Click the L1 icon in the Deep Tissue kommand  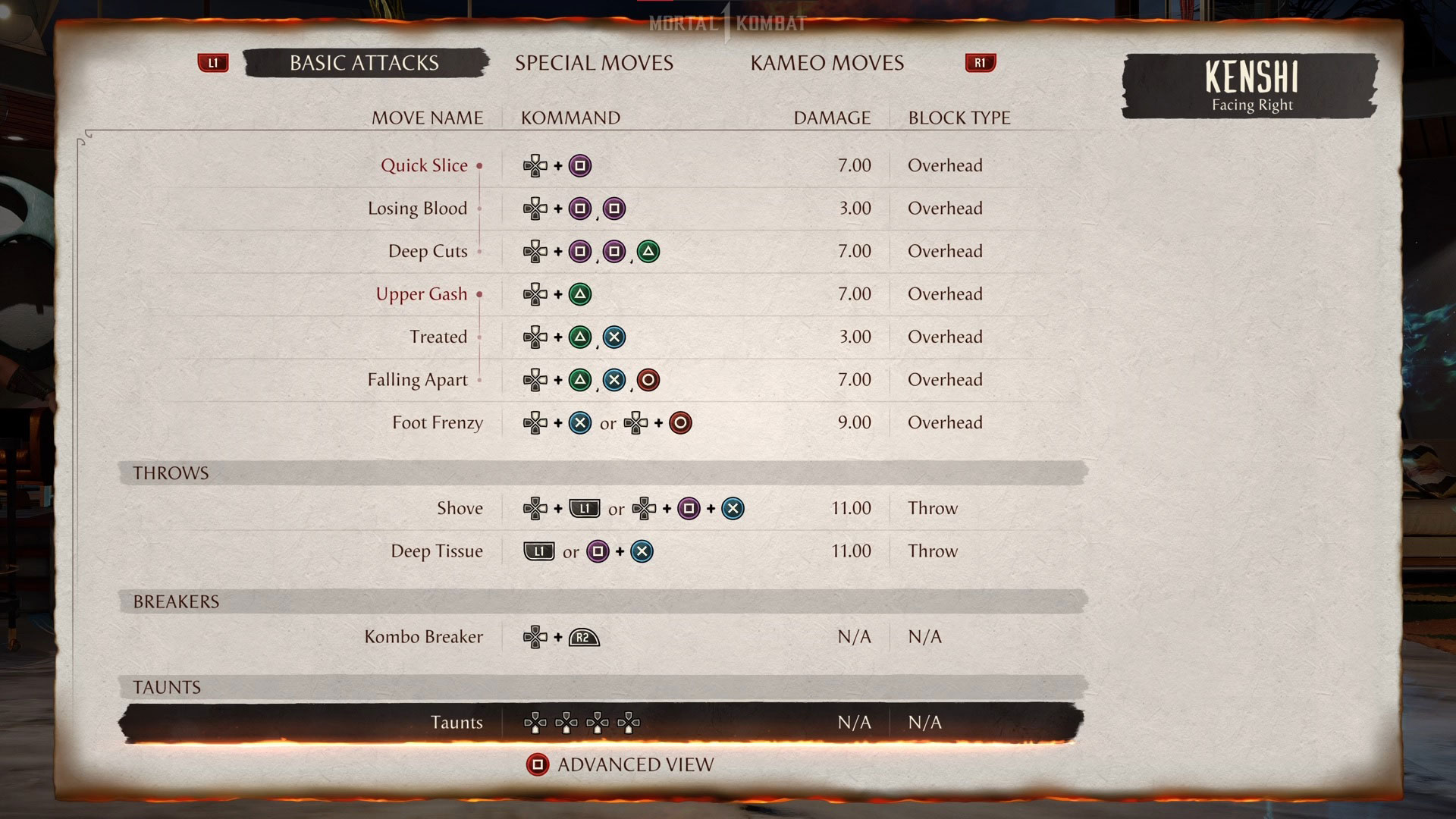point(539,551)
